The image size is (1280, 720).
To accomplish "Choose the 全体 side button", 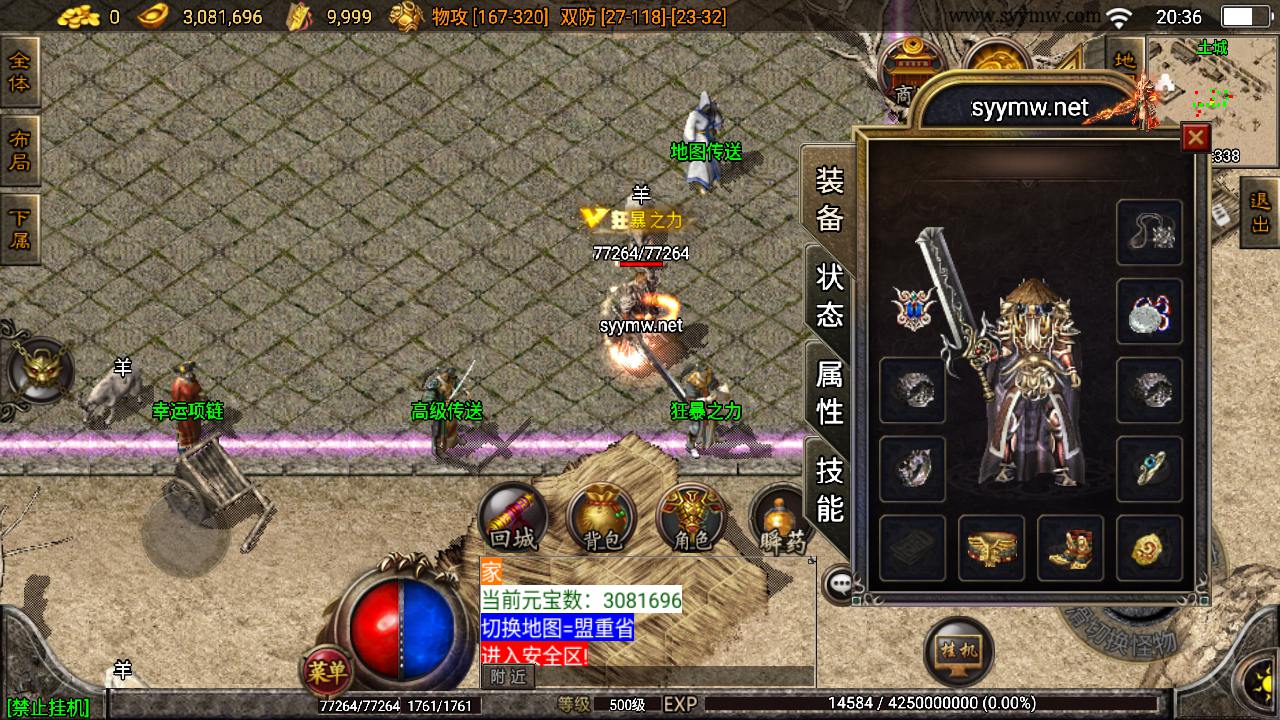I will pos(19,72).
